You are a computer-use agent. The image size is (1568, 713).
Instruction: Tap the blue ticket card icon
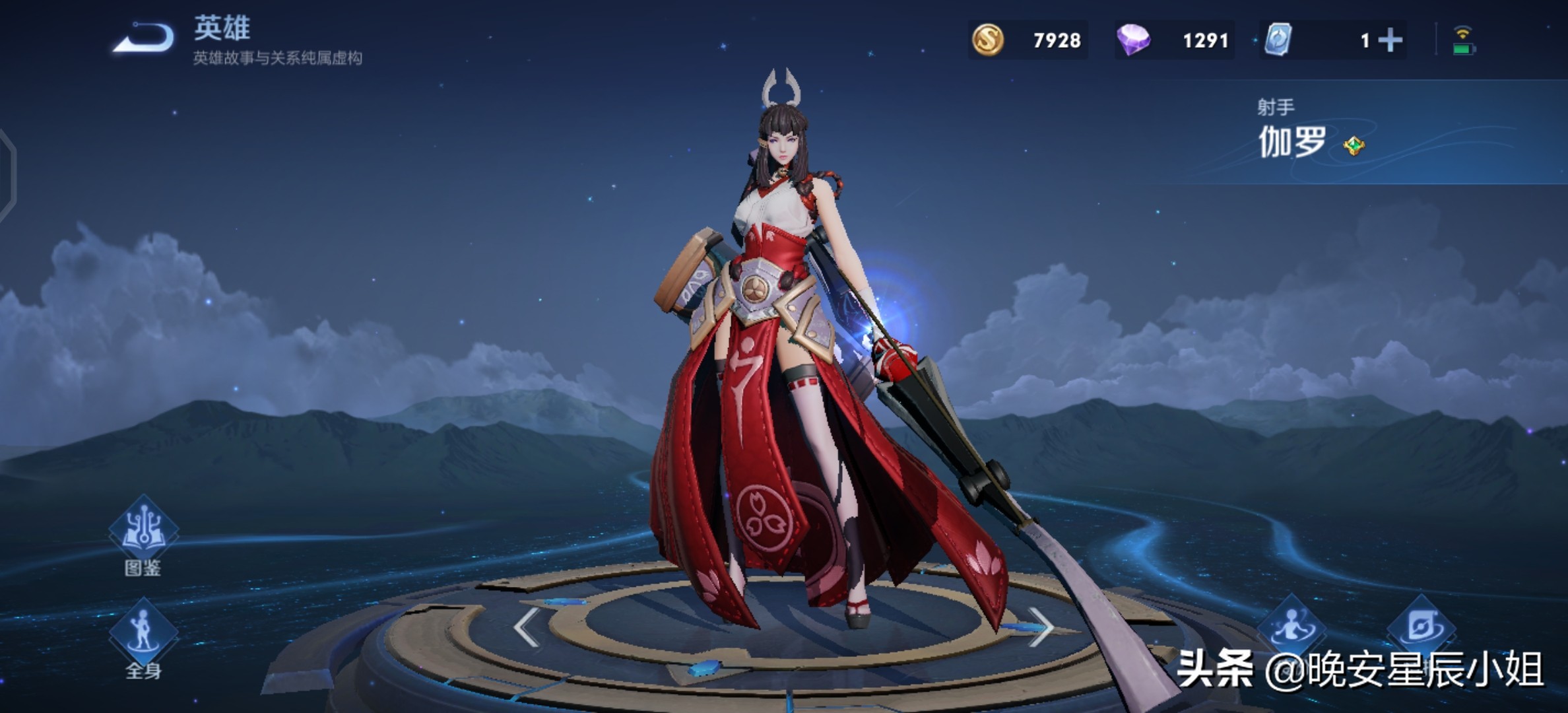[1278, 40]
